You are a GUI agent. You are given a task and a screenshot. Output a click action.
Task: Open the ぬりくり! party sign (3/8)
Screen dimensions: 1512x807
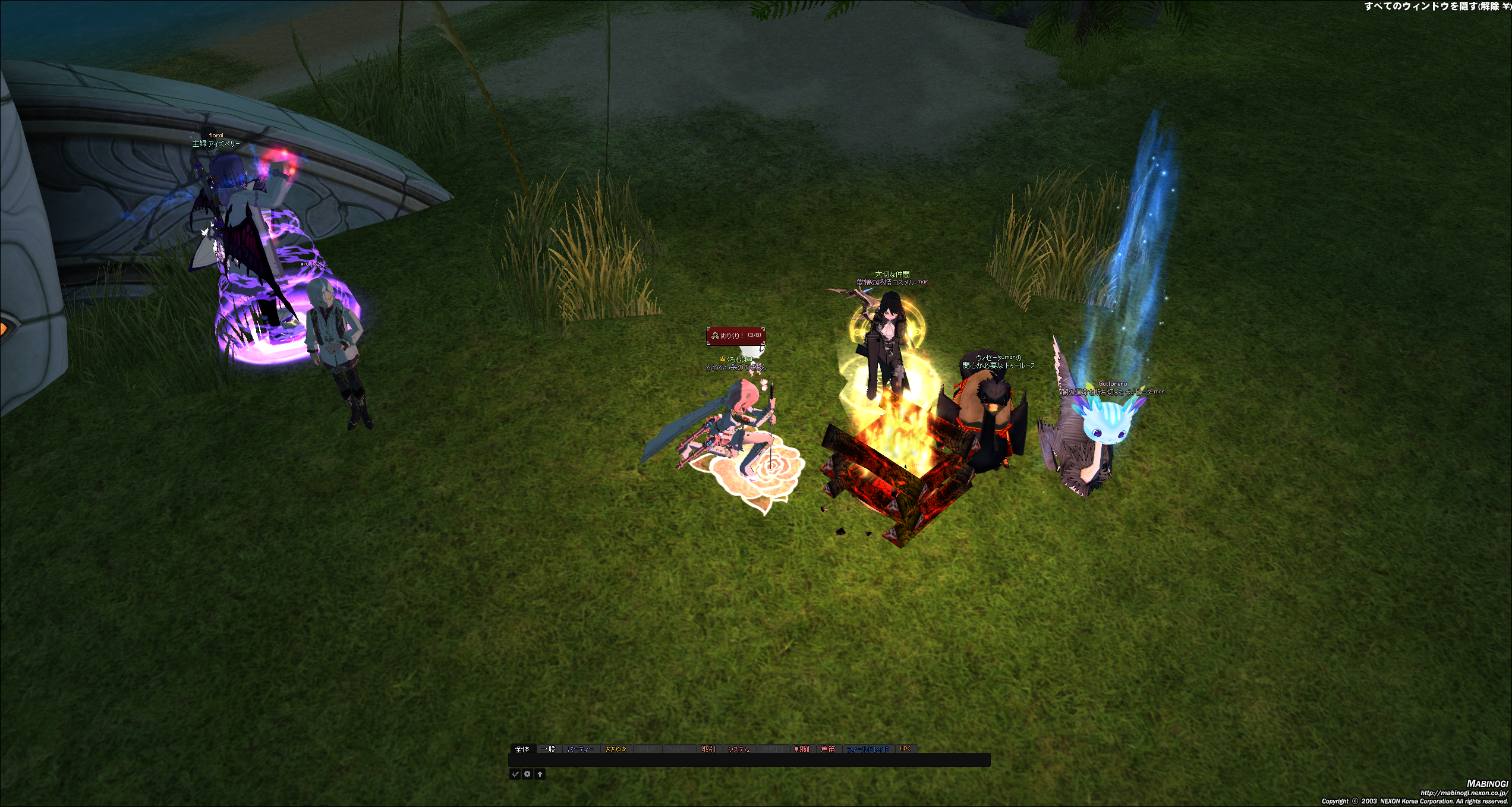[736, 335]
